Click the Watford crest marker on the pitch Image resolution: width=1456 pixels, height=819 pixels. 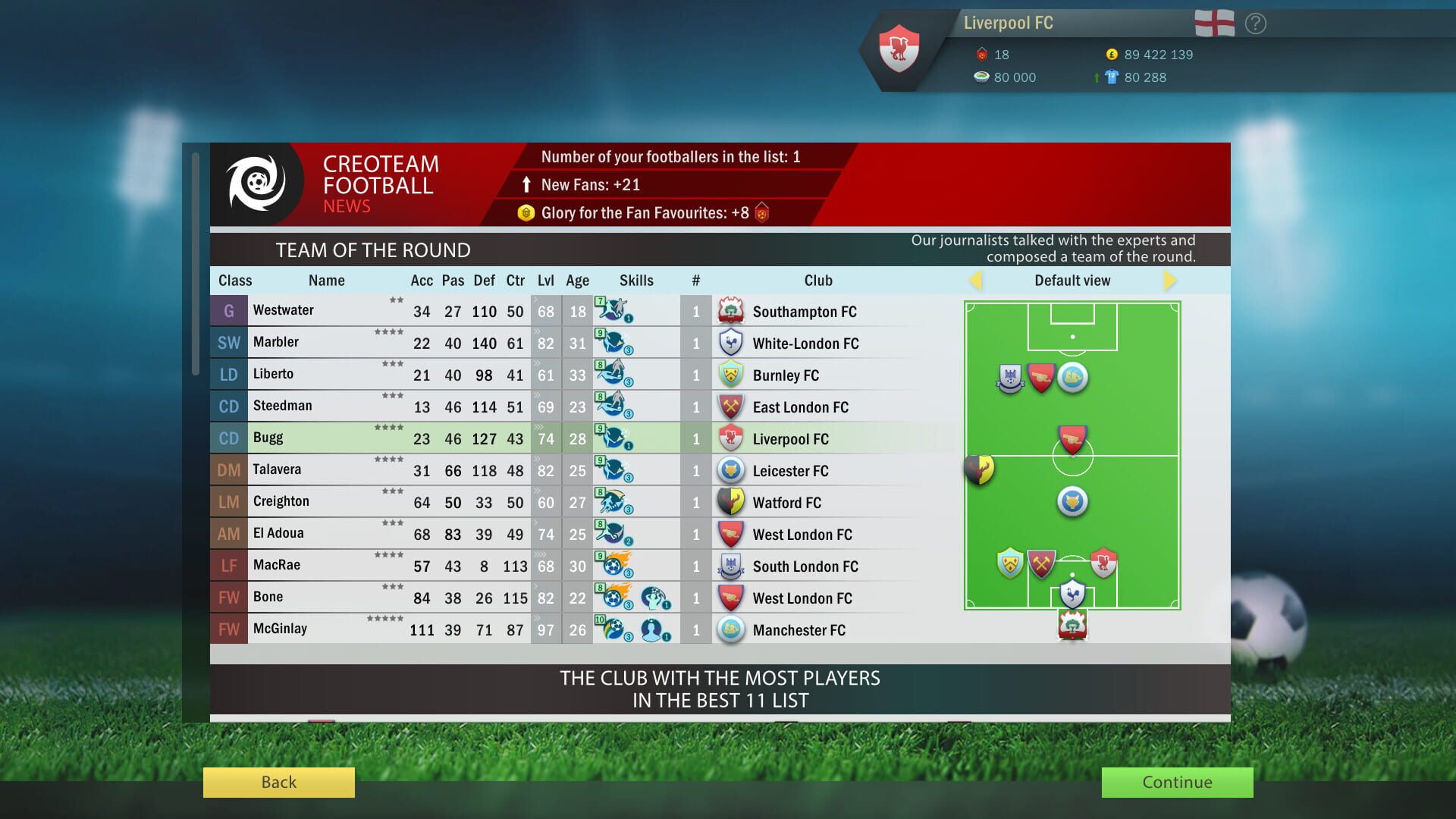coord(977,471)
